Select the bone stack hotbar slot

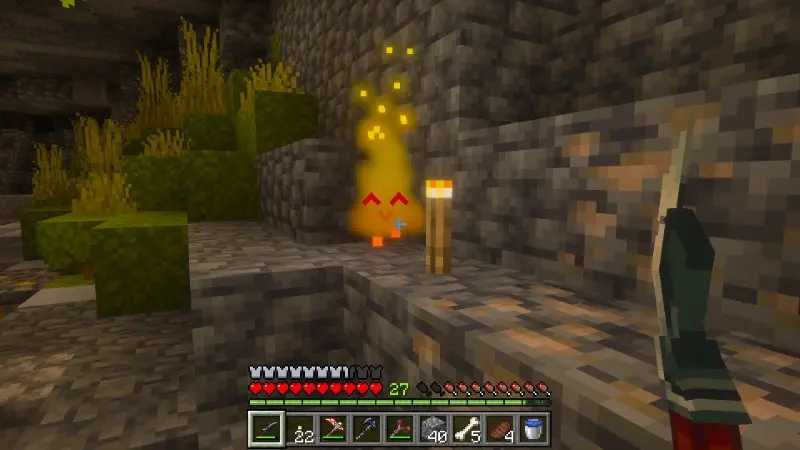[x=467, y=429]
